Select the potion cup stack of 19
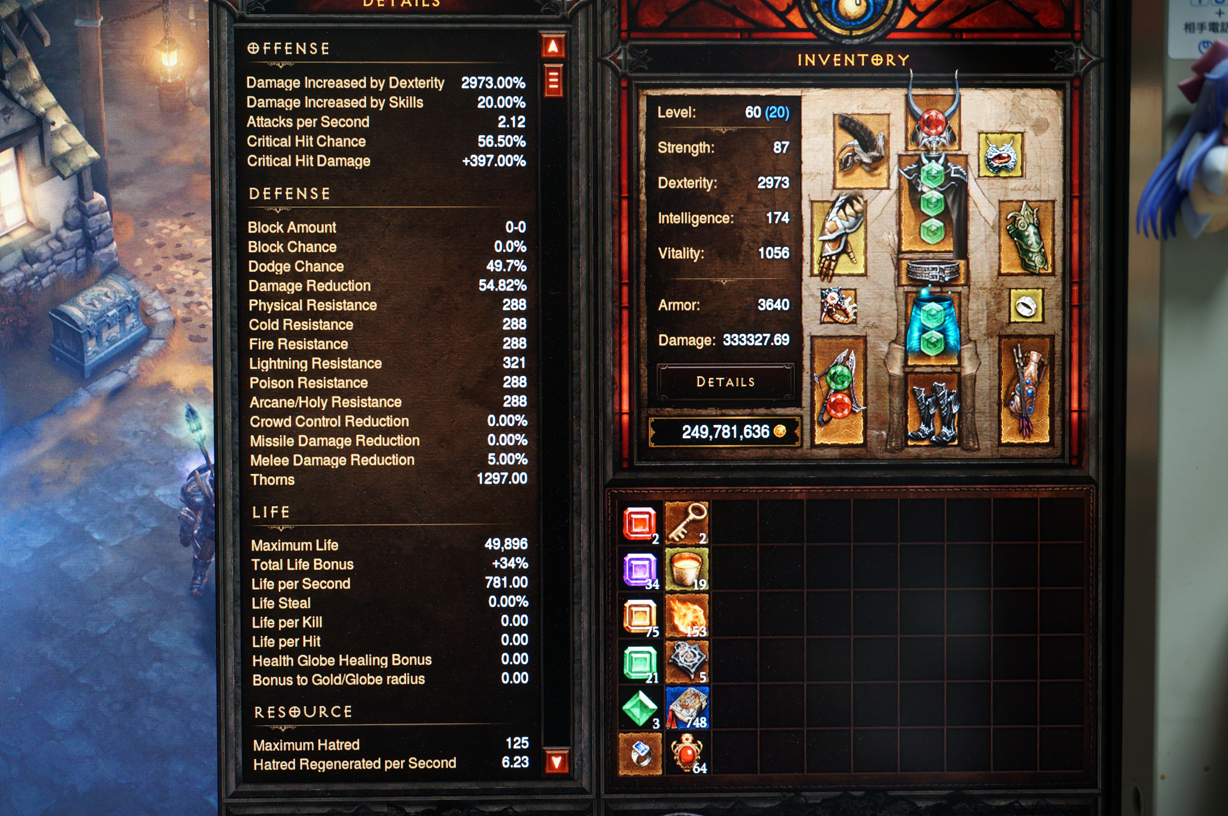Image resolution: width=1228 pixels, height=816 pixels. (687, 570)
